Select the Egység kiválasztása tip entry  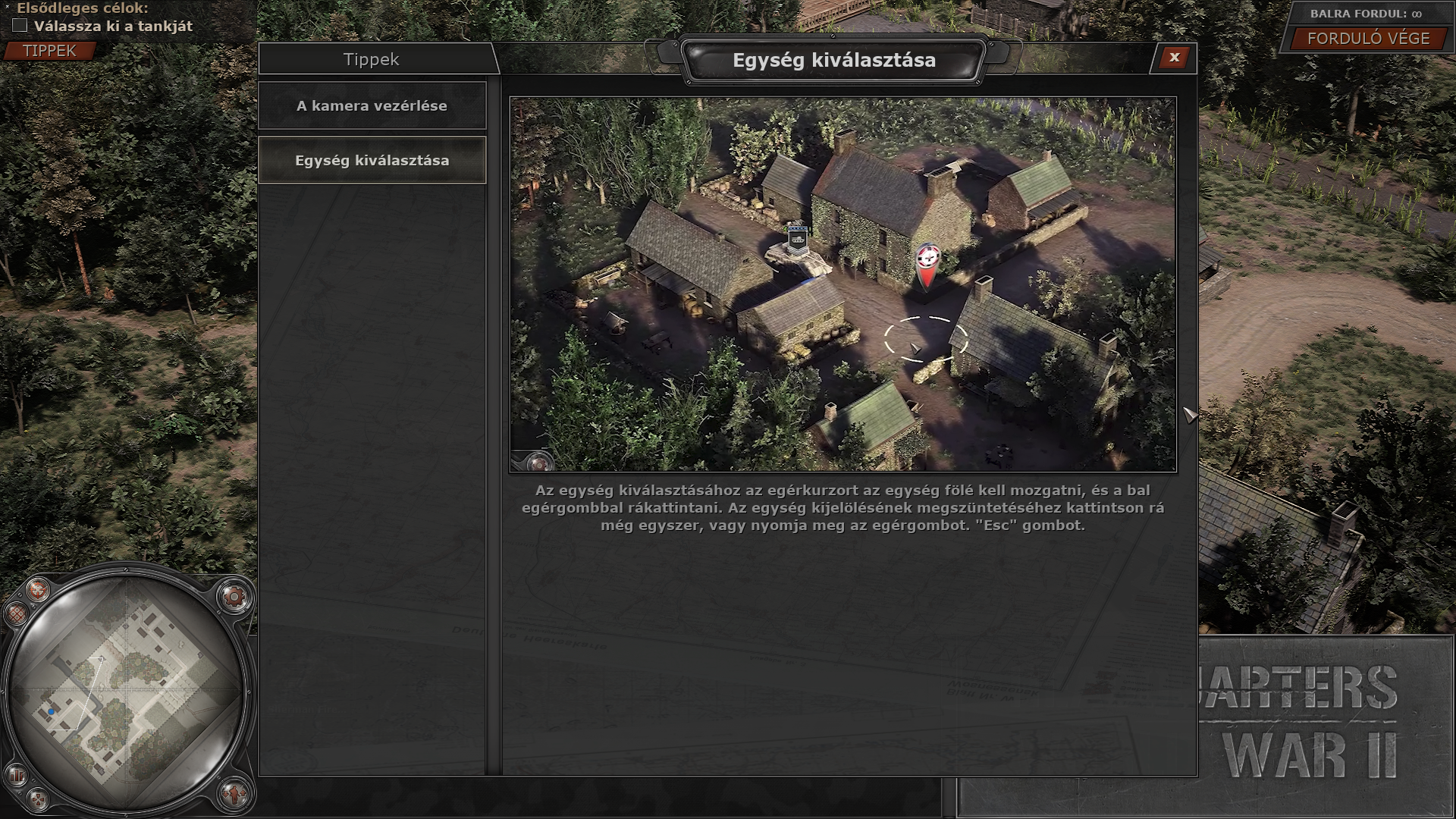(x=372, y=161)
